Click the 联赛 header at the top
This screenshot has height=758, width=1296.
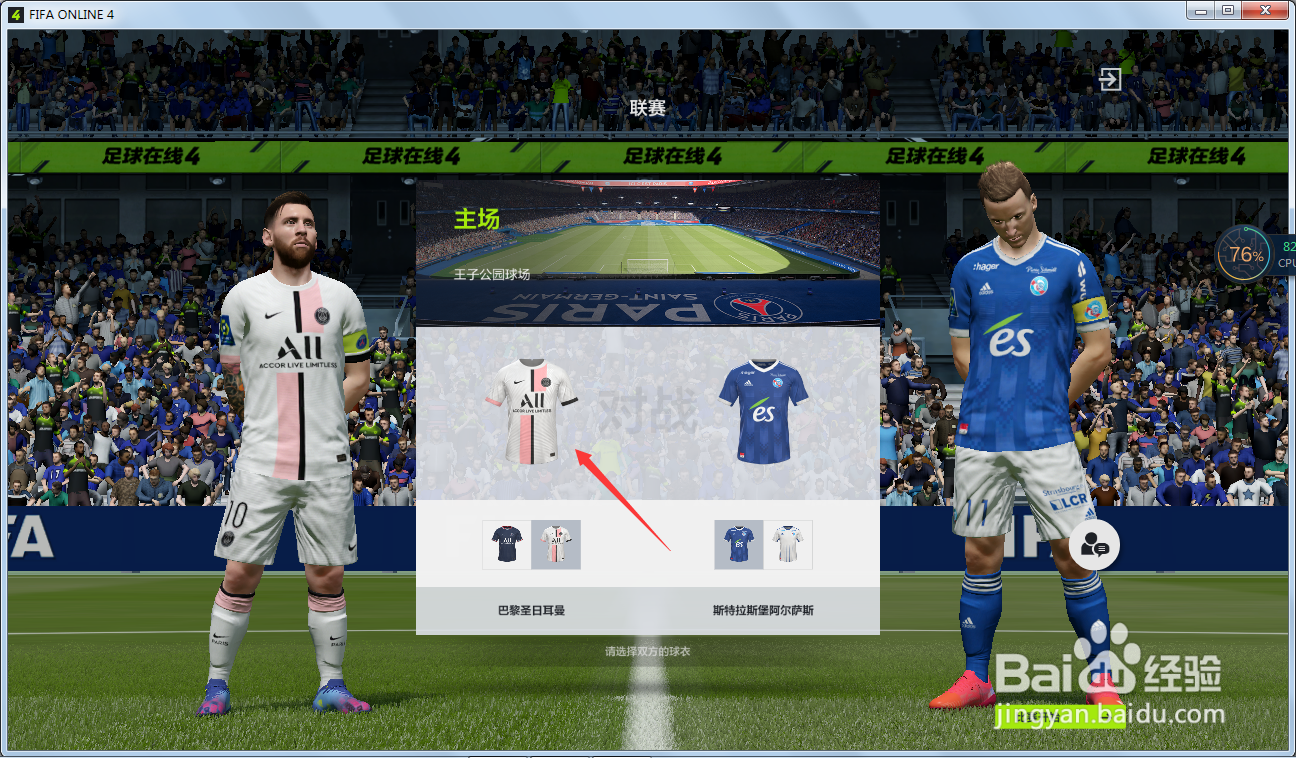(x=648, y=107)
